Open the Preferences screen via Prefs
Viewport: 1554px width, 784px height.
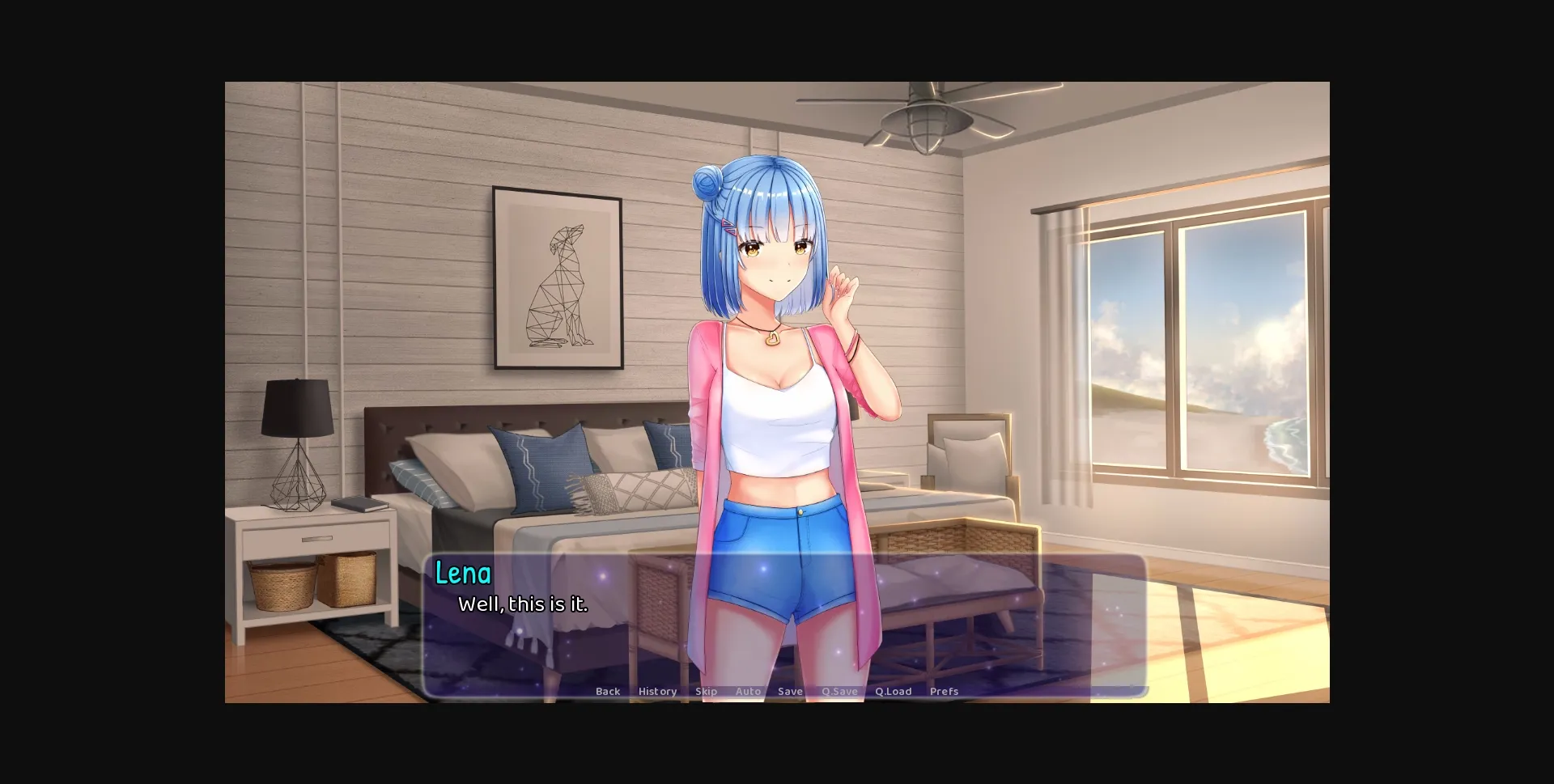point(943,691)
